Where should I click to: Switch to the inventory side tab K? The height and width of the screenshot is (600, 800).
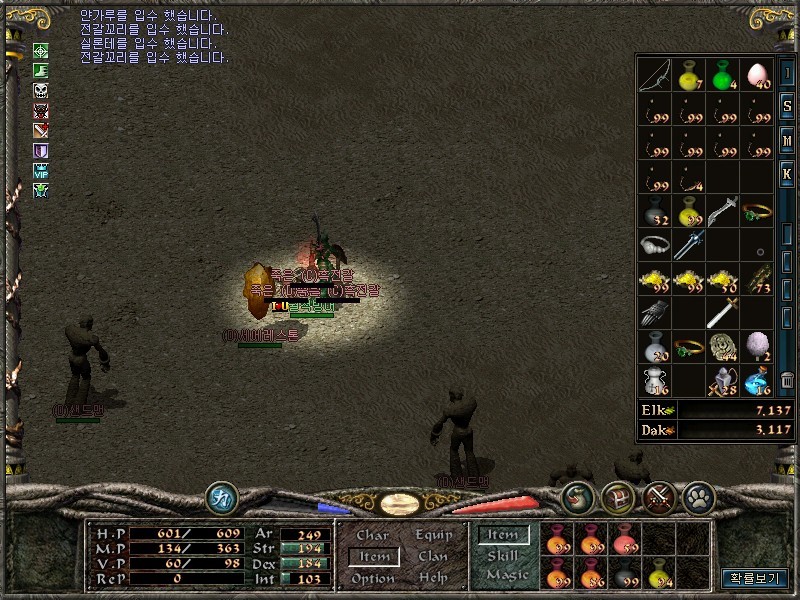point(788,174)
